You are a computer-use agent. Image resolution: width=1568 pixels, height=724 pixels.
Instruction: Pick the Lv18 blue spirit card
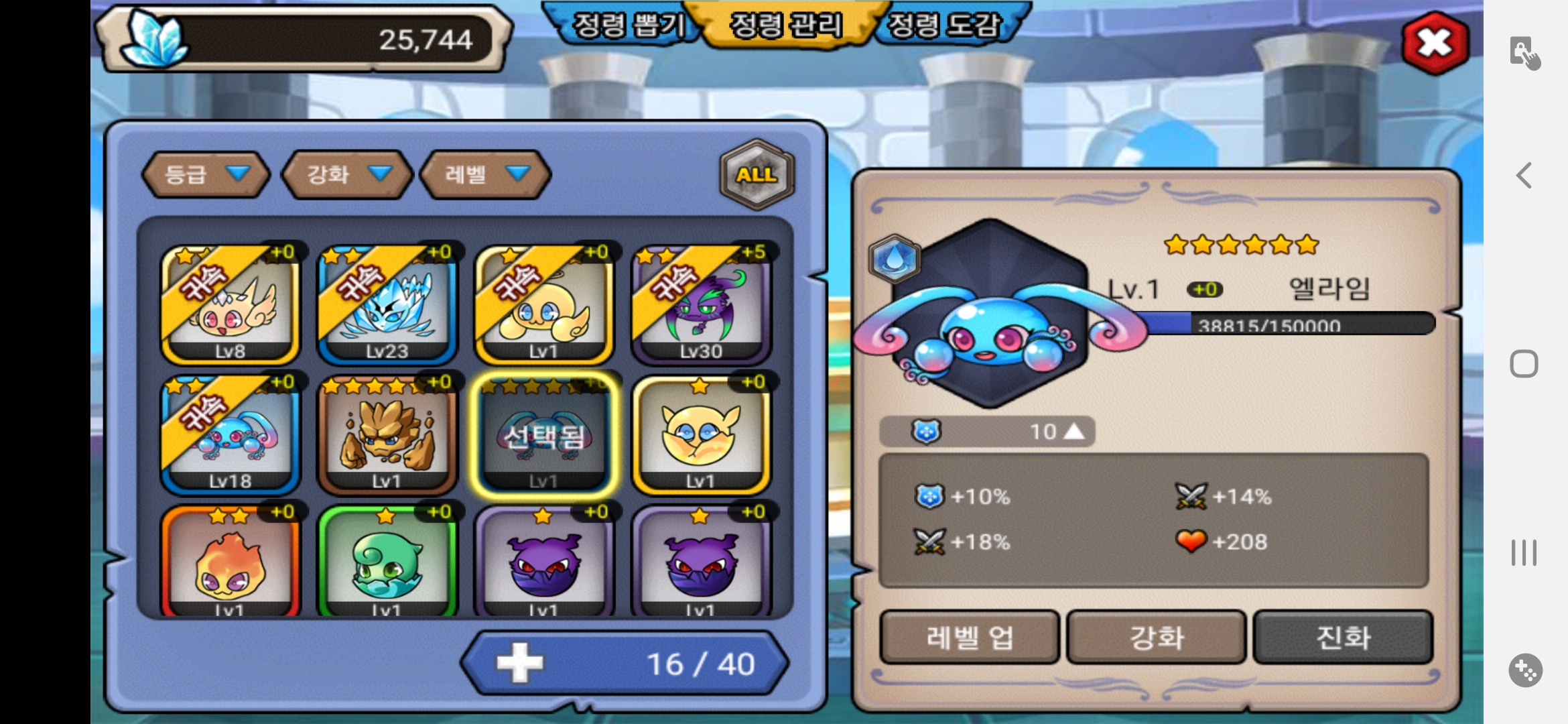tap(230, 435)
